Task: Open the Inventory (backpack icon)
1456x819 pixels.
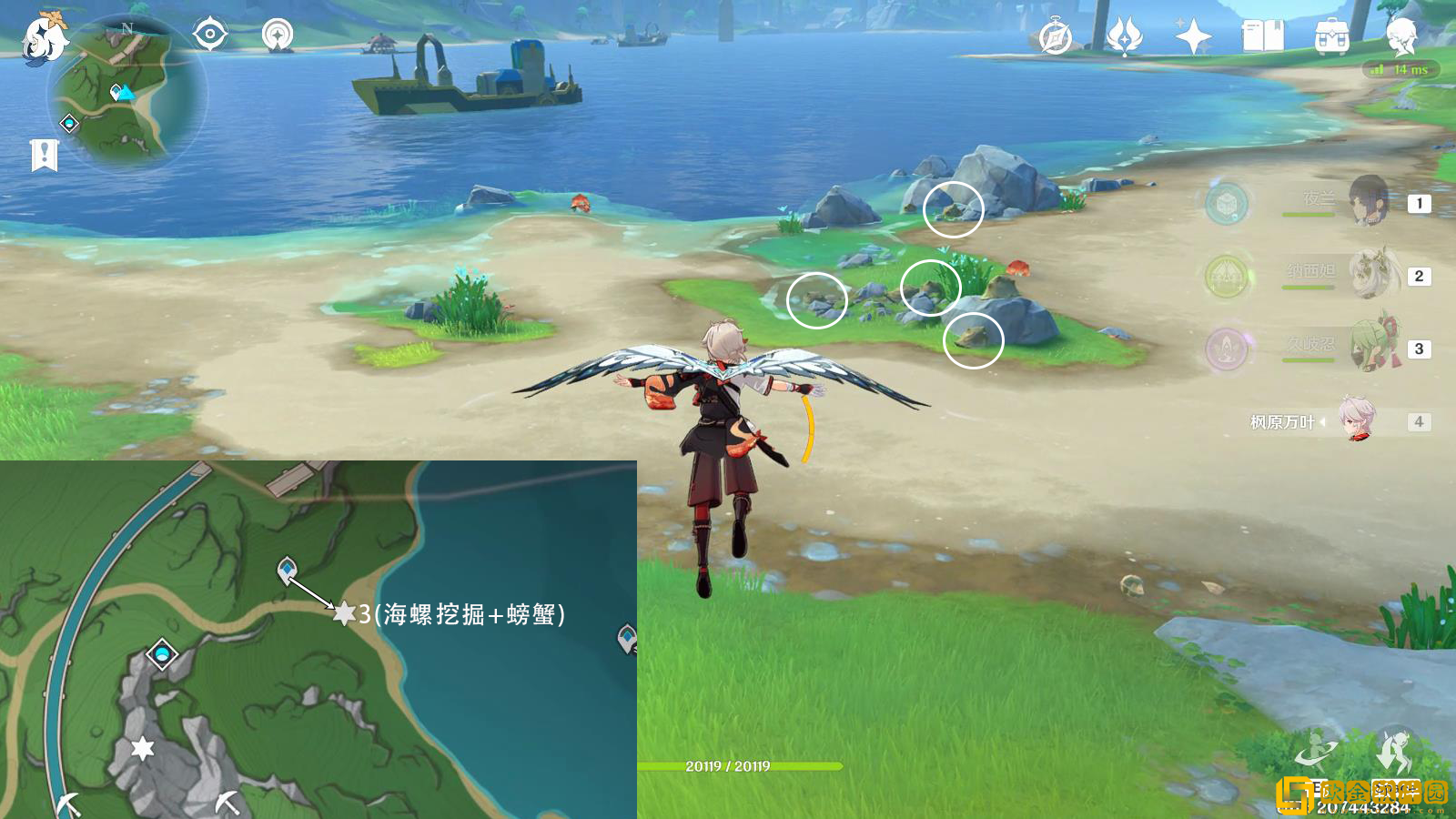Action: pyautogui.click(x=1332, y=36)
